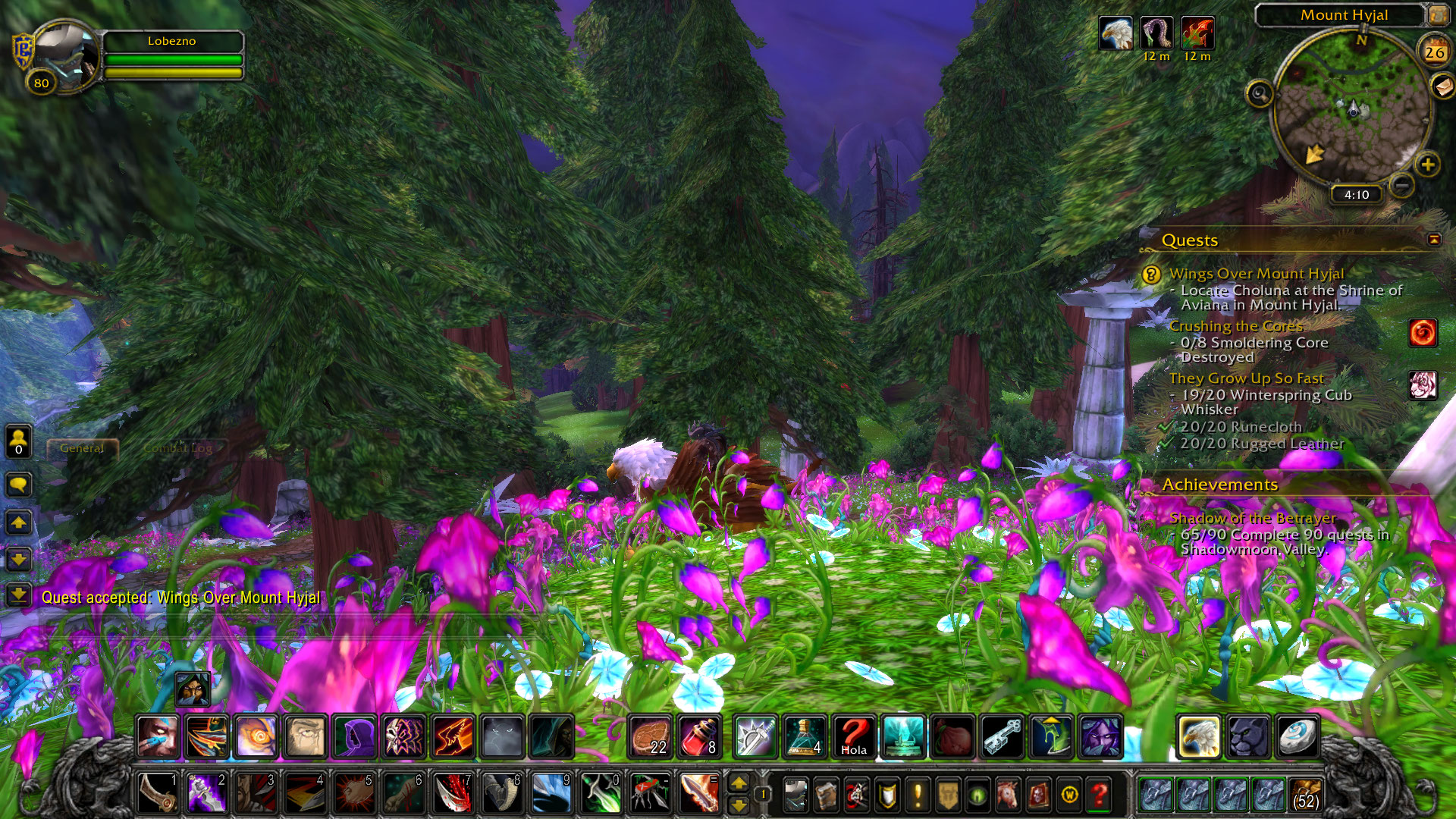Open the horse-head mounts collection button
The image size is (1456, 819).
click(x=1008, y=795)
